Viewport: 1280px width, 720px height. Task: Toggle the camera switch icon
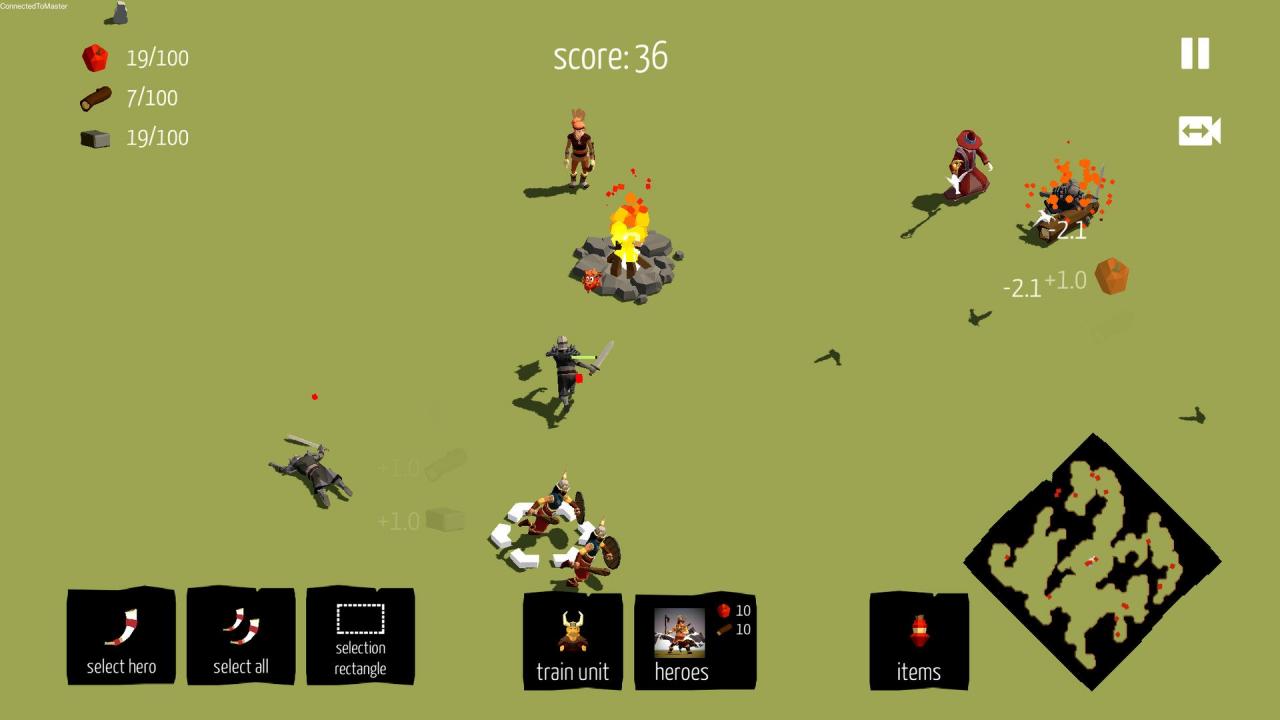pyautogui.click(x=1199, y=131)
